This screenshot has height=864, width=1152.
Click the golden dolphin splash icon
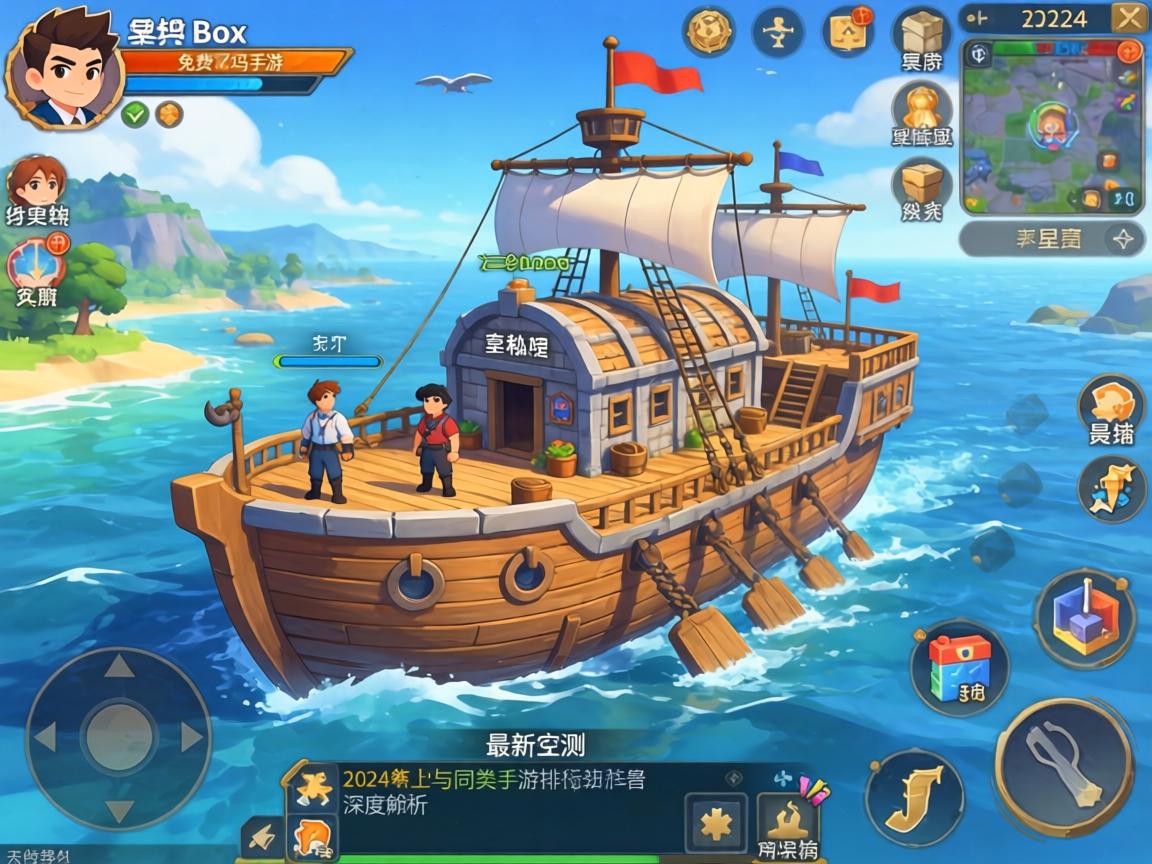pyautogui.click(x=1112, y=490)
